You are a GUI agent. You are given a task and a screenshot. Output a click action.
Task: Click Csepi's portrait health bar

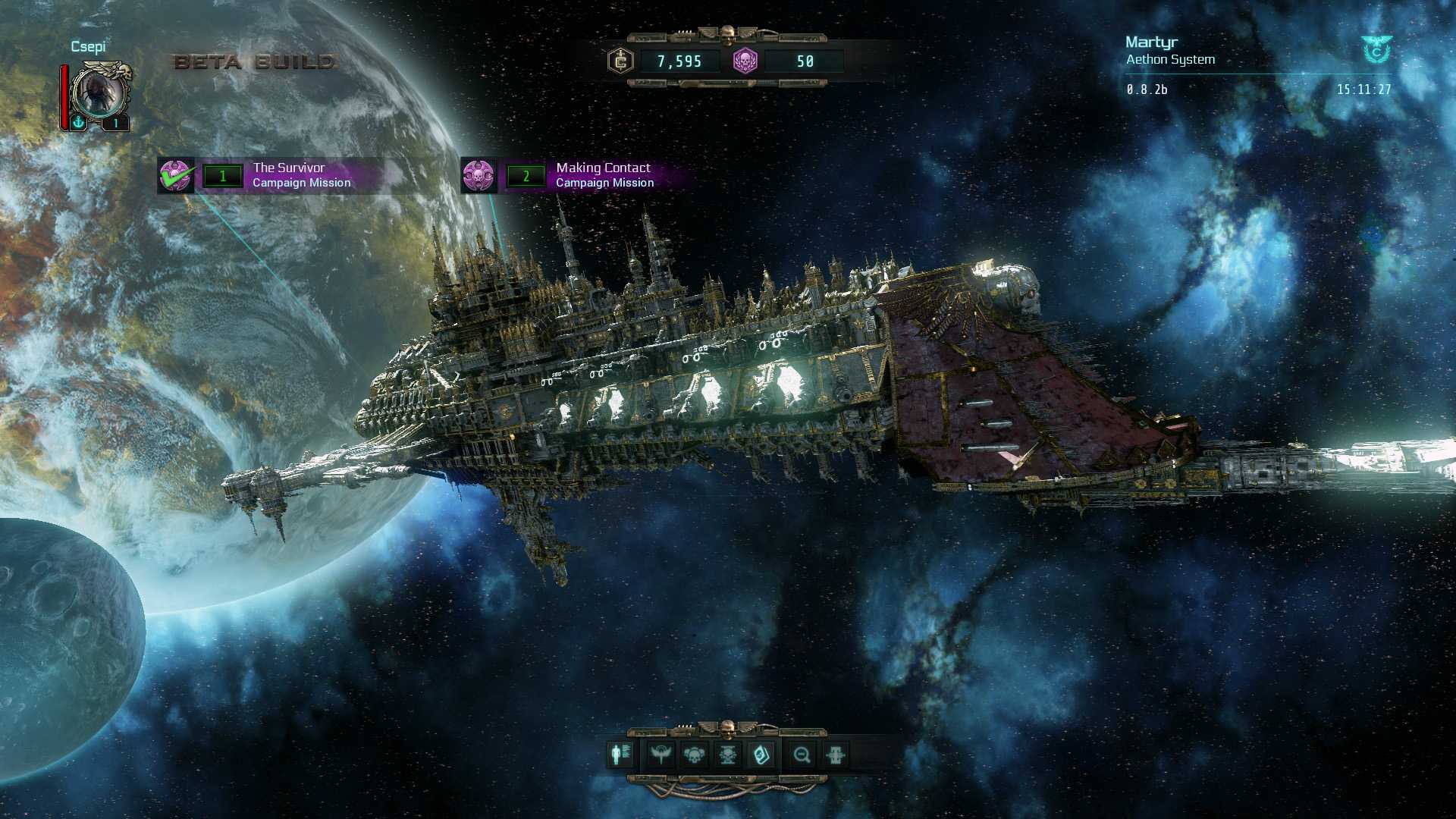click(x=65, y=95)
